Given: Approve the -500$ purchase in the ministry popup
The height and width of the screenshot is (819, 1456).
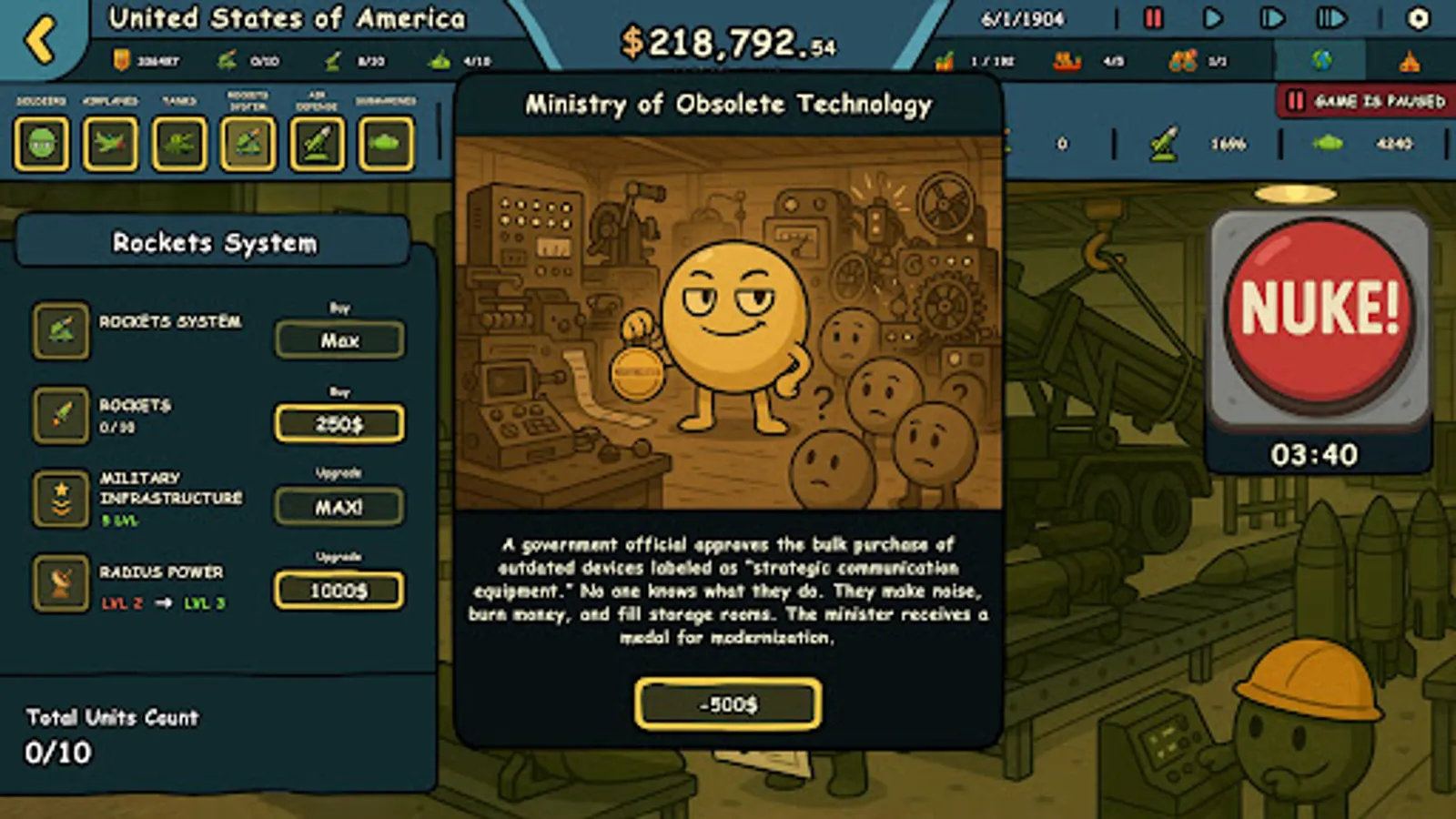Looking at the screenshot, I should coord(728,703).
